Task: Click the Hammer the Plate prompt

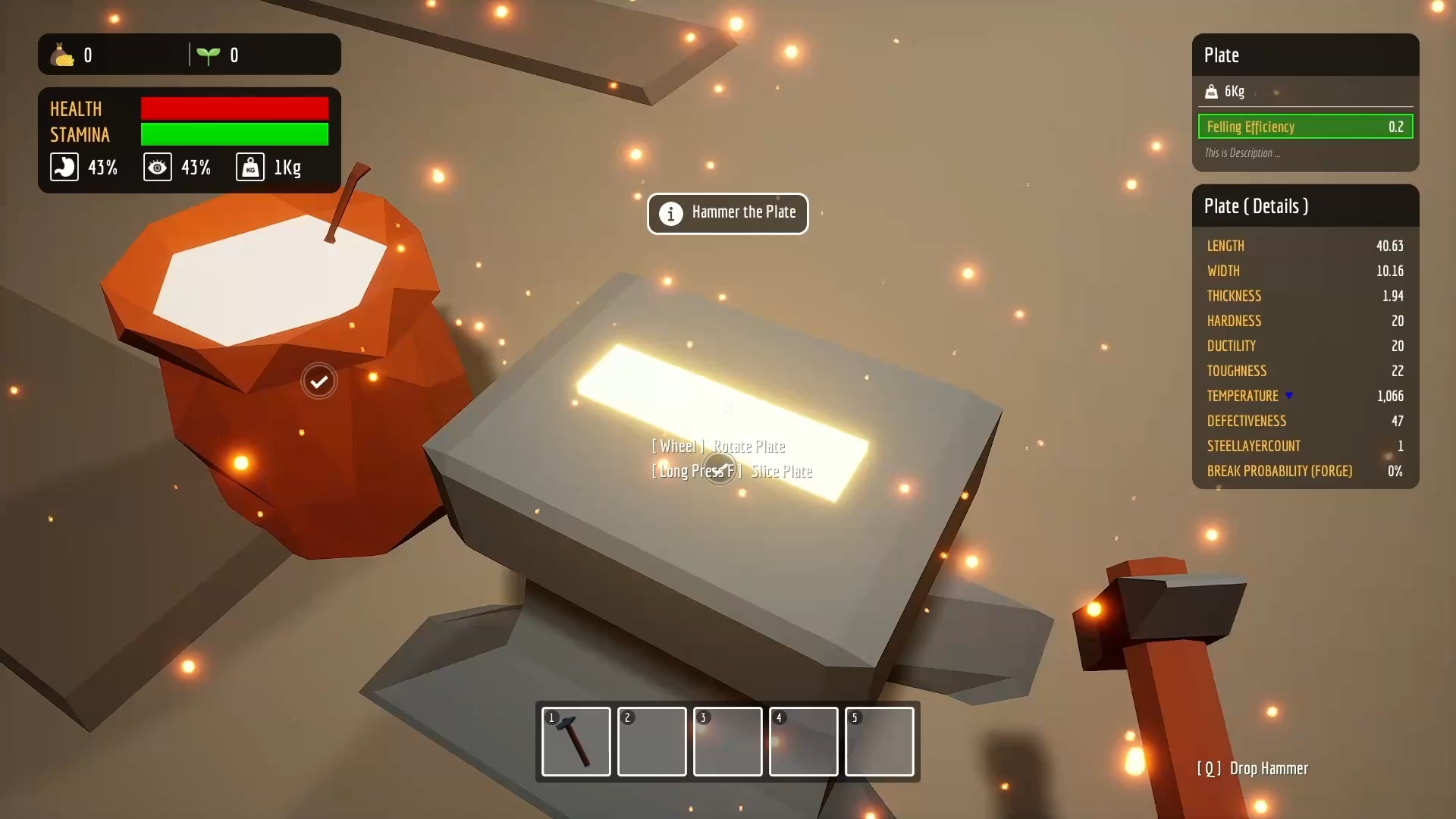Action: coord(727,213)
